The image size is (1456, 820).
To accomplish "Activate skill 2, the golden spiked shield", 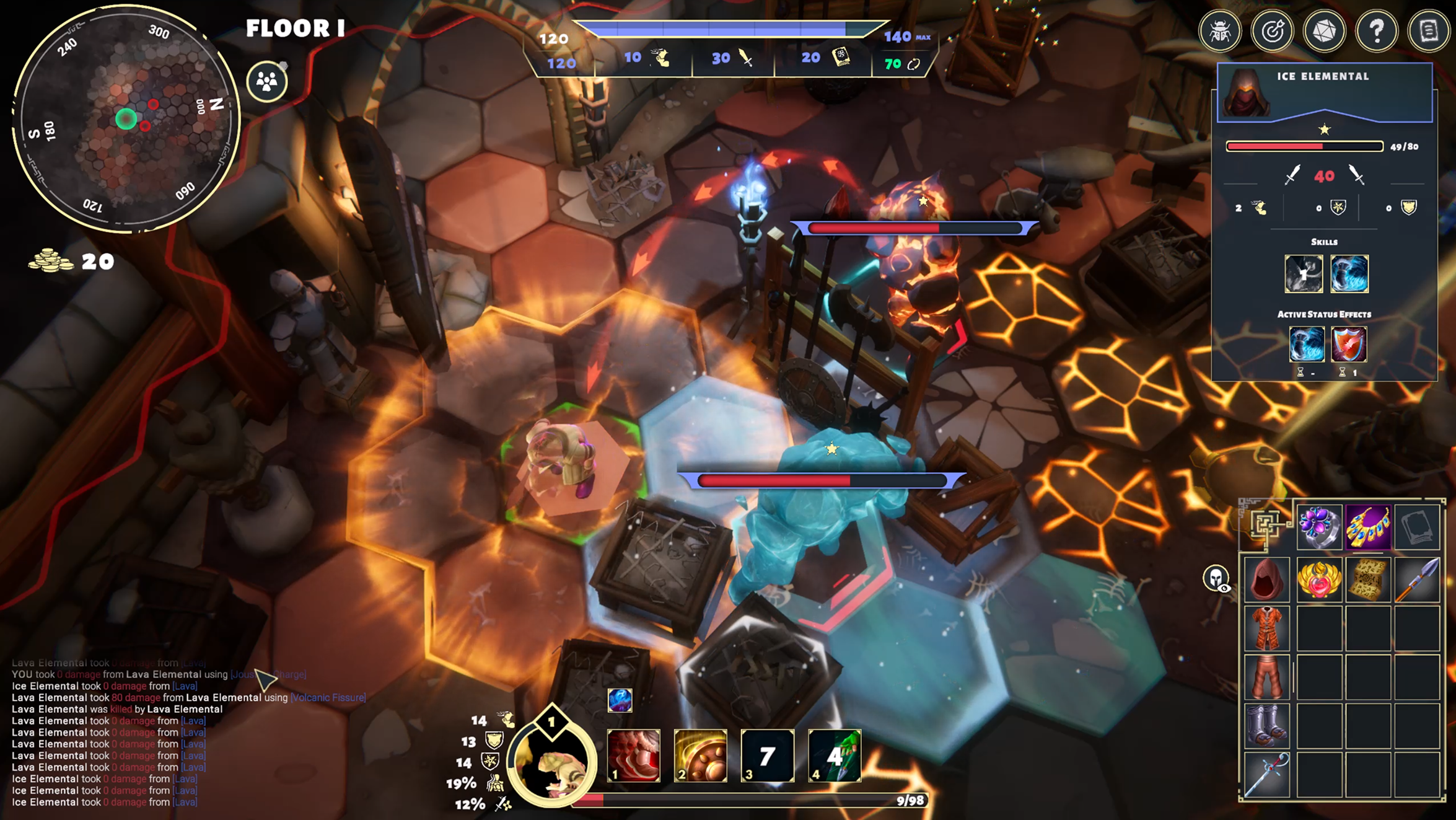I will tap(700, 755).
